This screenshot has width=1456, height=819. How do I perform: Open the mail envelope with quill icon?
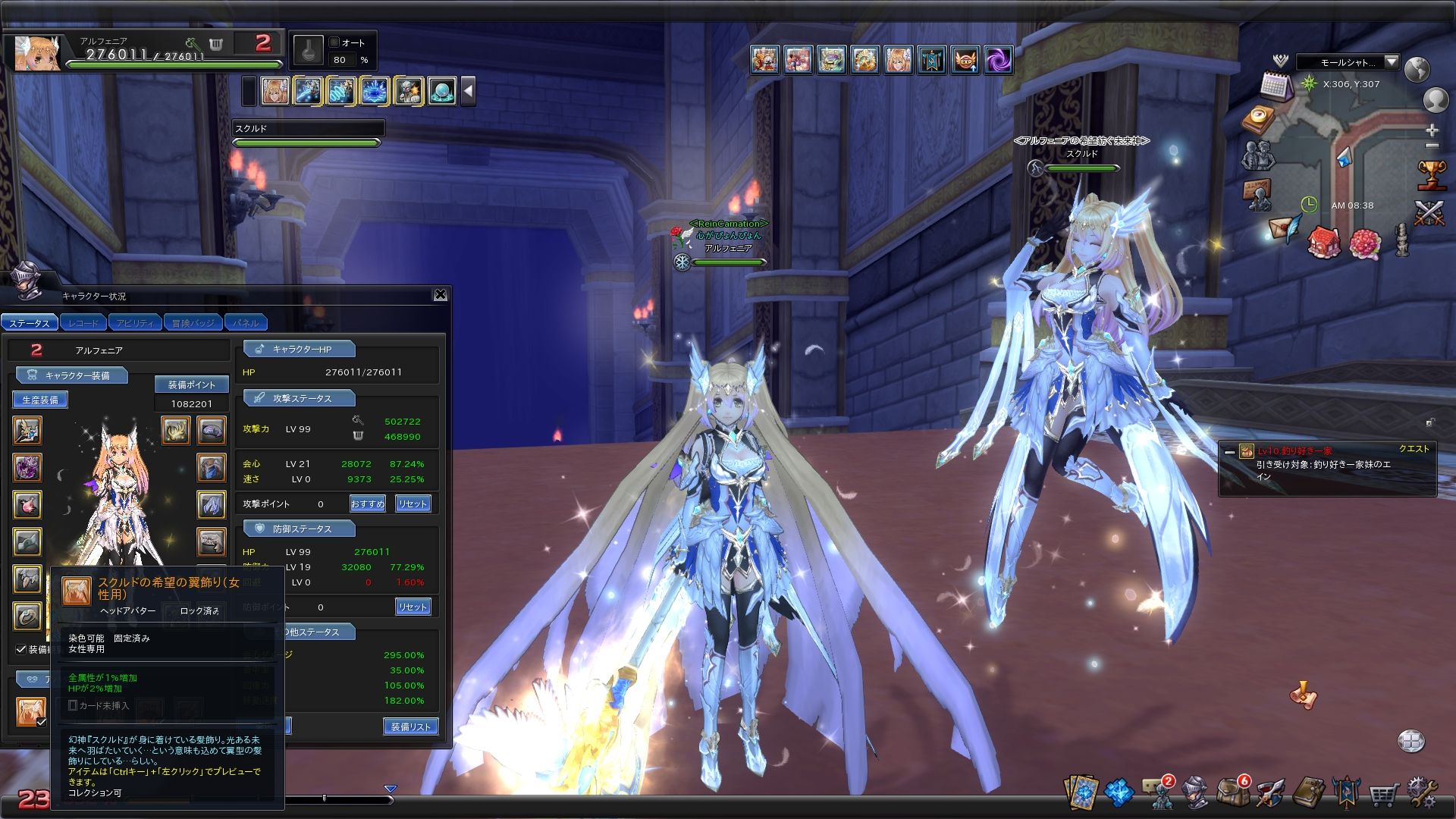(1285, 228)
